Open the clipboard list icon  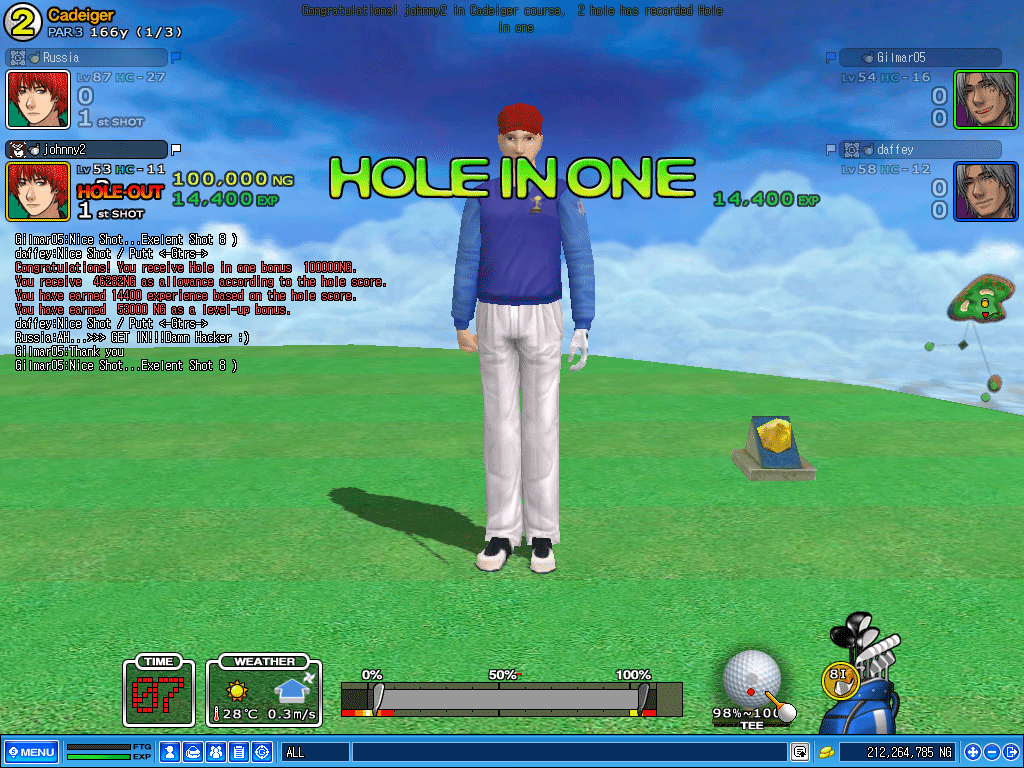pos(238,752)
